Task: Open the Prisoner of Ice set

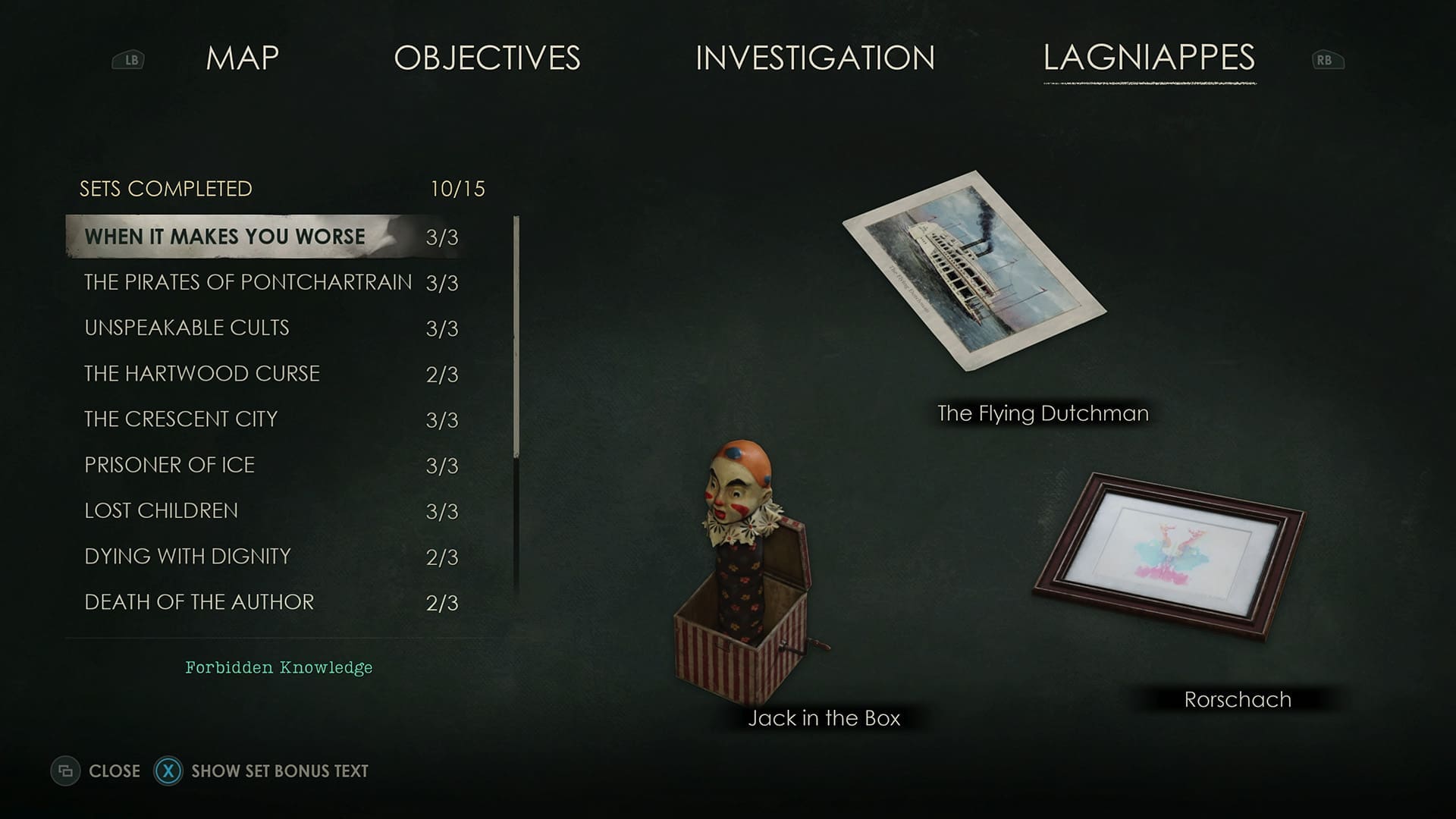Action: (169, 465)
